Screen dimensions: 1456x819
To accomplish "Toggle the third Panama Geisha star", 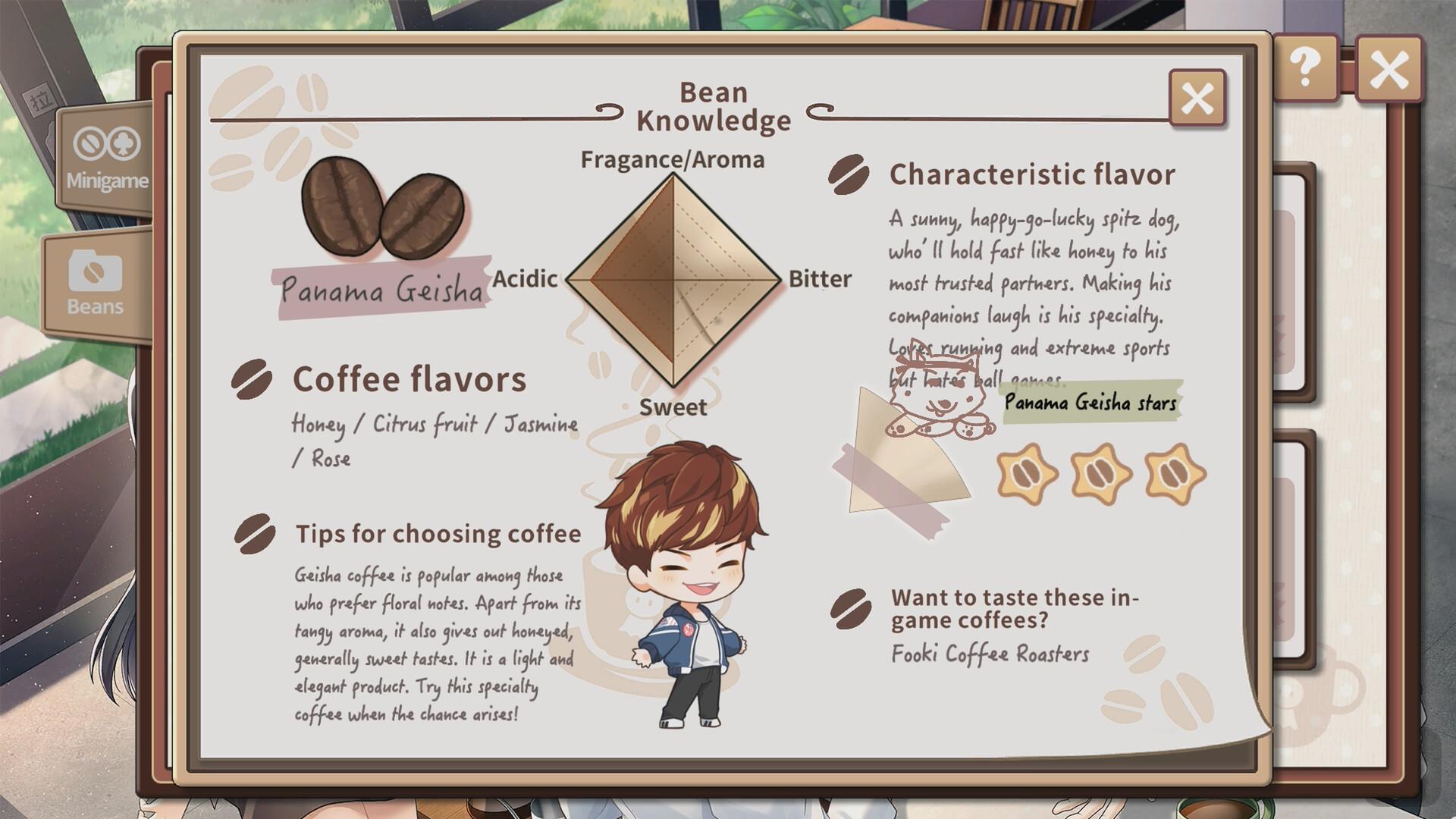I will tap(1172, 472).
